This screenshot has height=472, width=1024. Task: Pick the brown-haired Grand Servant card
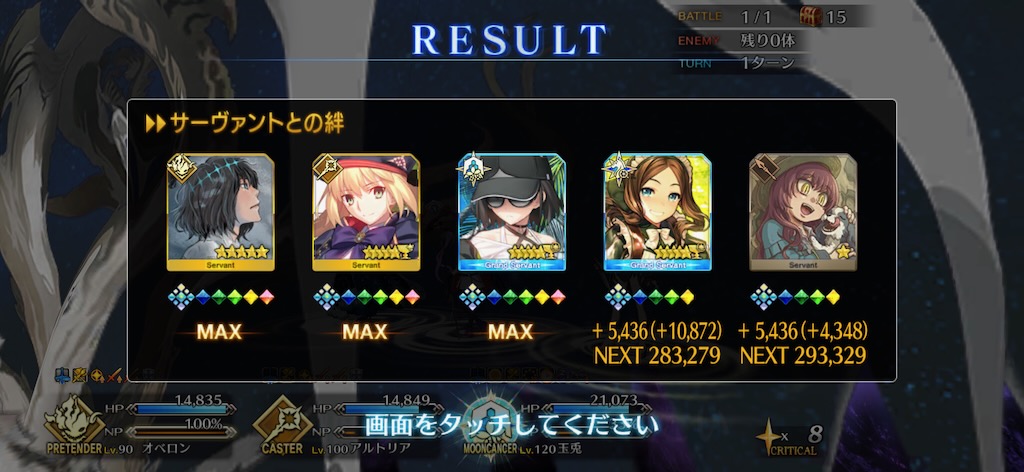coord(657,211)
